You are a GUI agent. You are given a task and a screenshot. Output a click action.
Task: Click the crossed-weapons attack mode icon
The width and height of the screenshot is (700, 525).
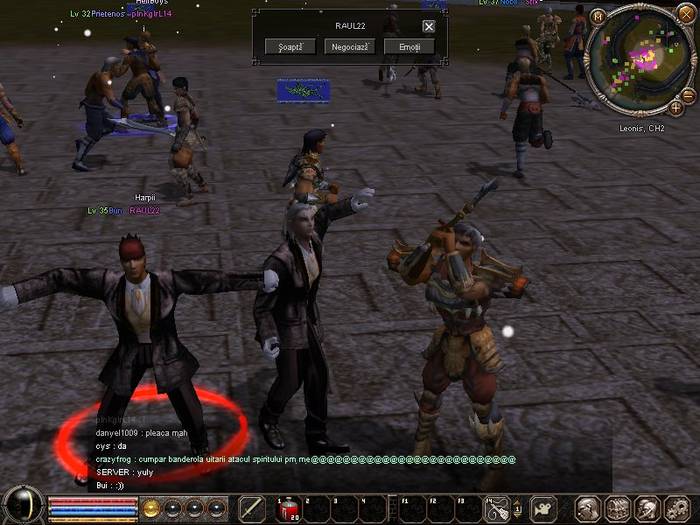coord(497,508)
